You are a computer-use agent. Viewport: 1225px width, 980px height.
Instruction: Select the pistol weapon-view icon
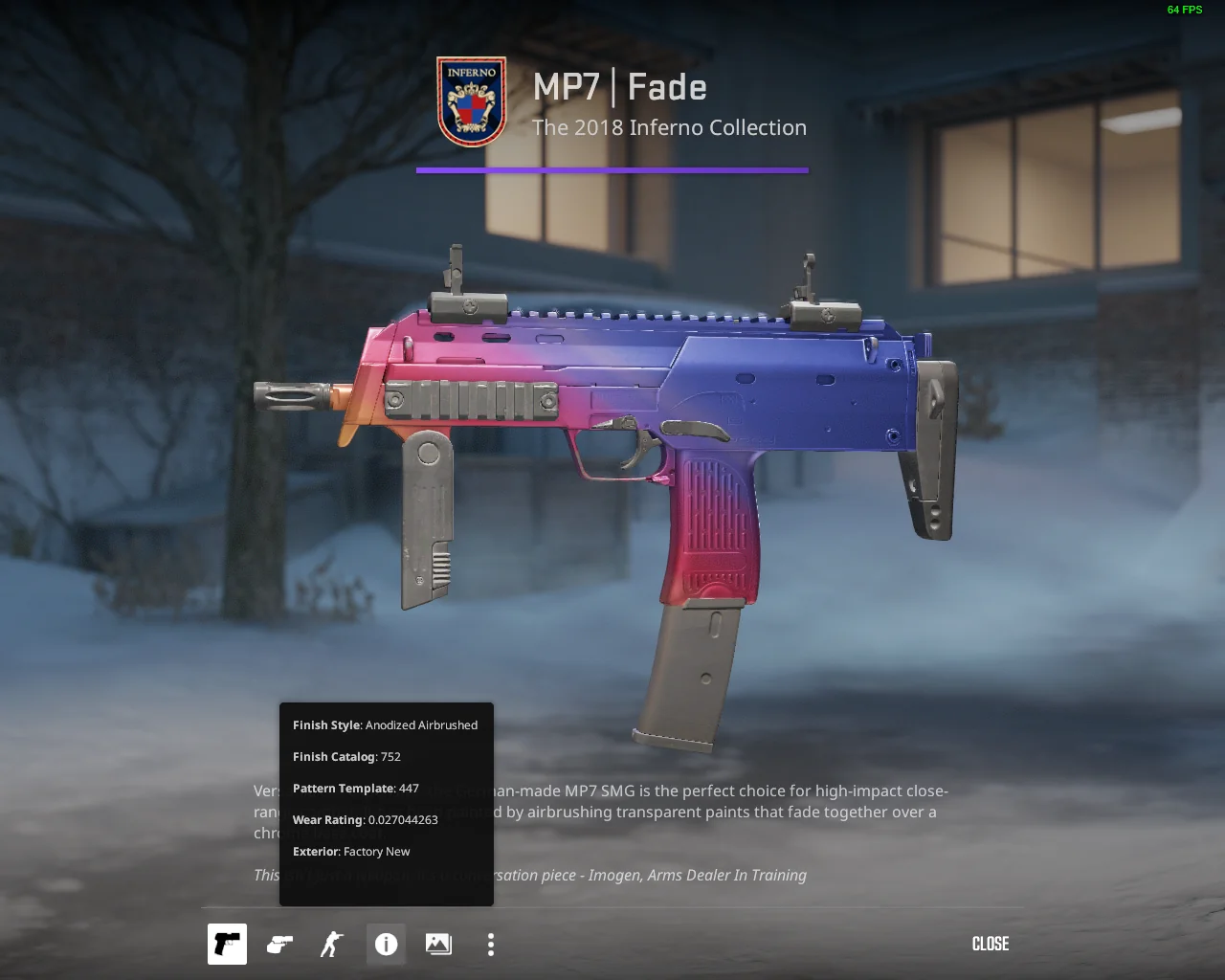(x=227, y=944)
